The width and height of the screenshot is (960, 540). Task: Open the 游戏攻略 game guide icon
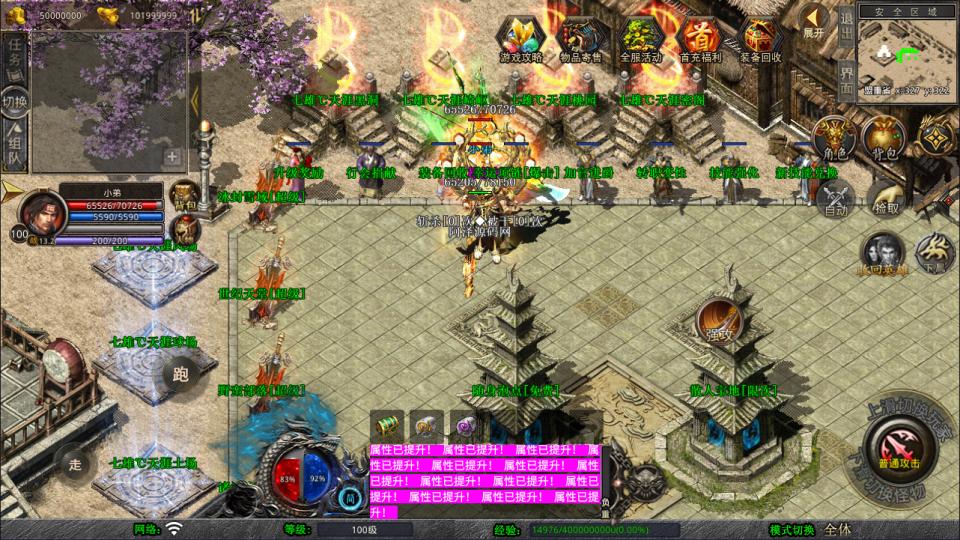(521, 40)
